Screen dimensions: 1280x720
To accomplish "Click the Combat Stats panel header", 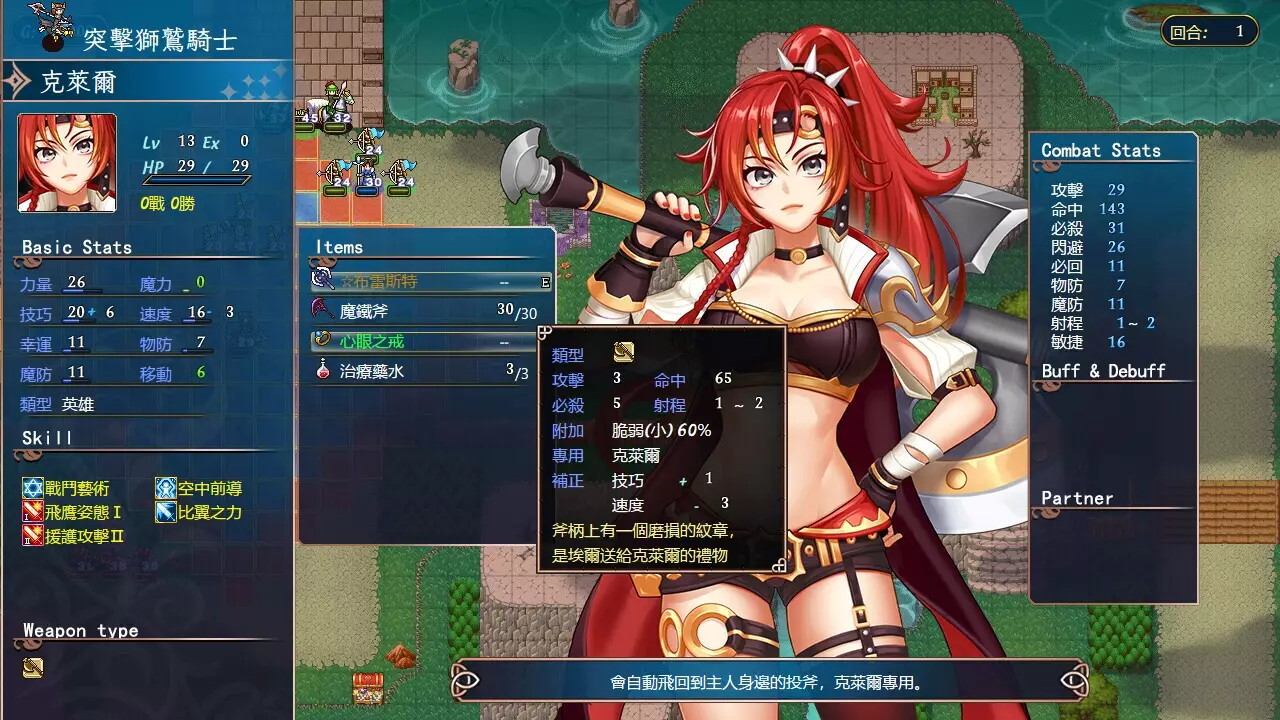I will pyautogui.click(x=1100, y=150).
